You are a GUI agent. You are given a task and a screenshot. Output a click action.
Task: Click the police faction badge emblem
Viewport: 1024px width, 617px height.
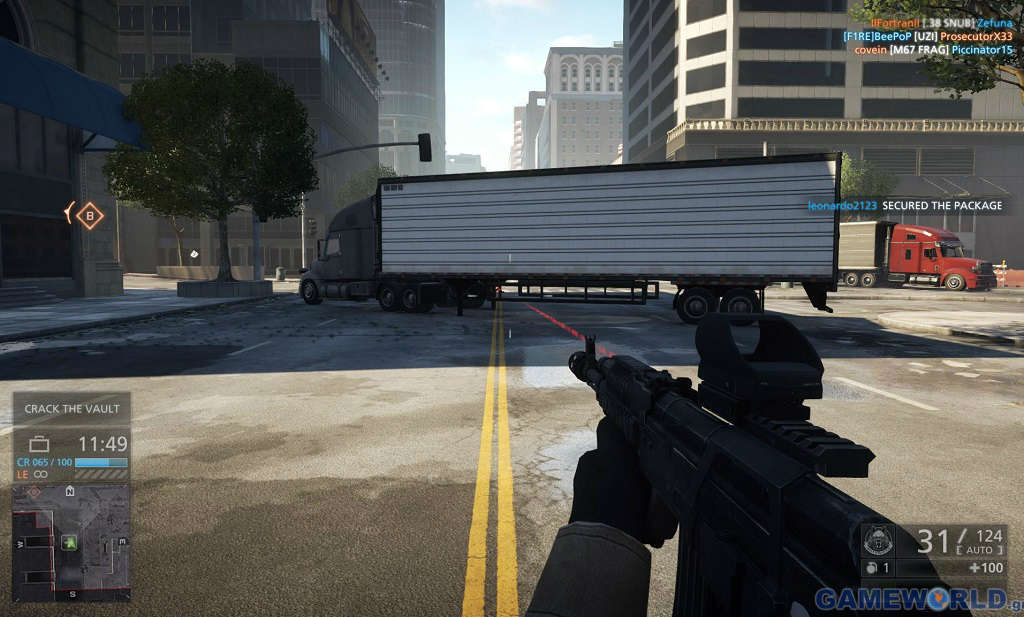[x=878, y=541]
